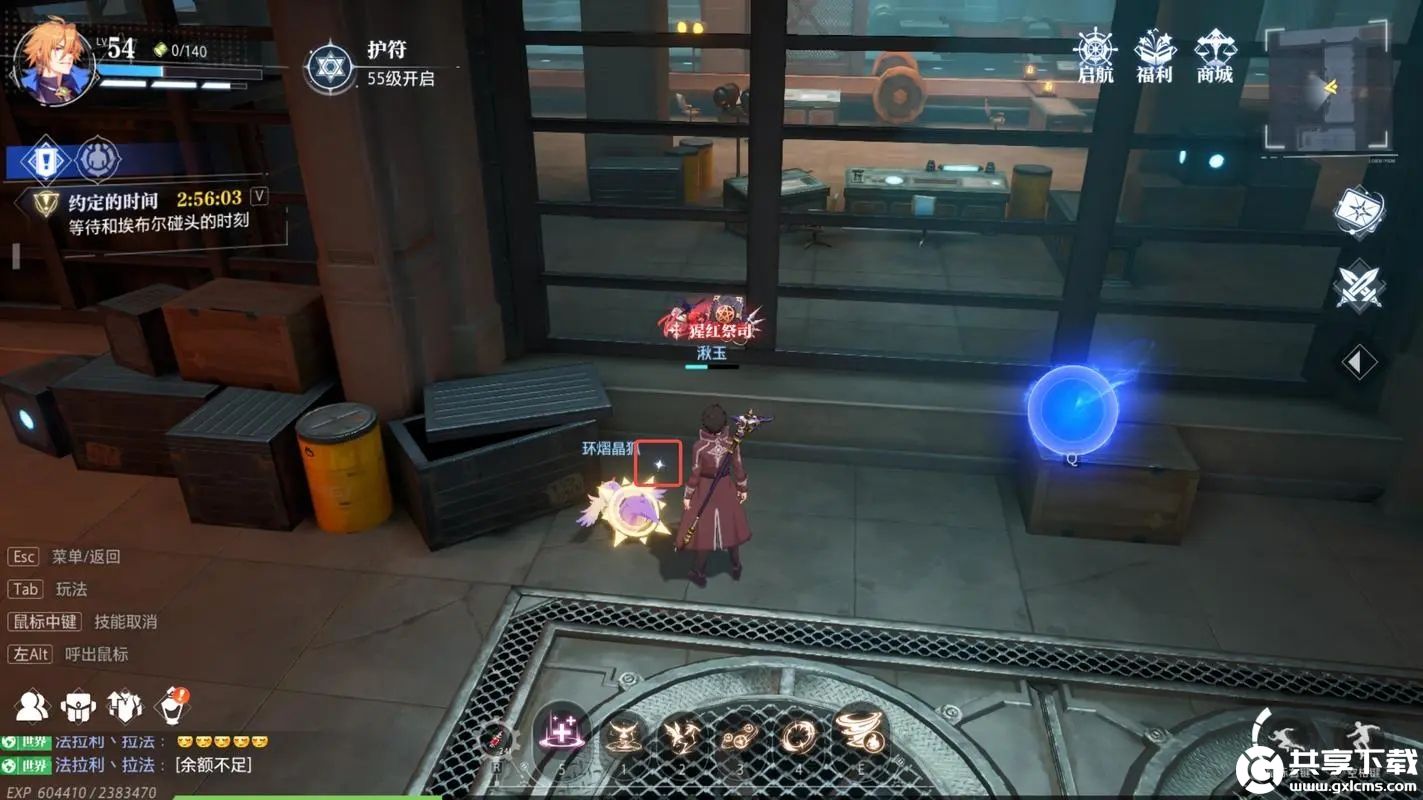This screenshot has width=1423, height=800.
Task: Open the minimap
Action: coord(1326,88)
